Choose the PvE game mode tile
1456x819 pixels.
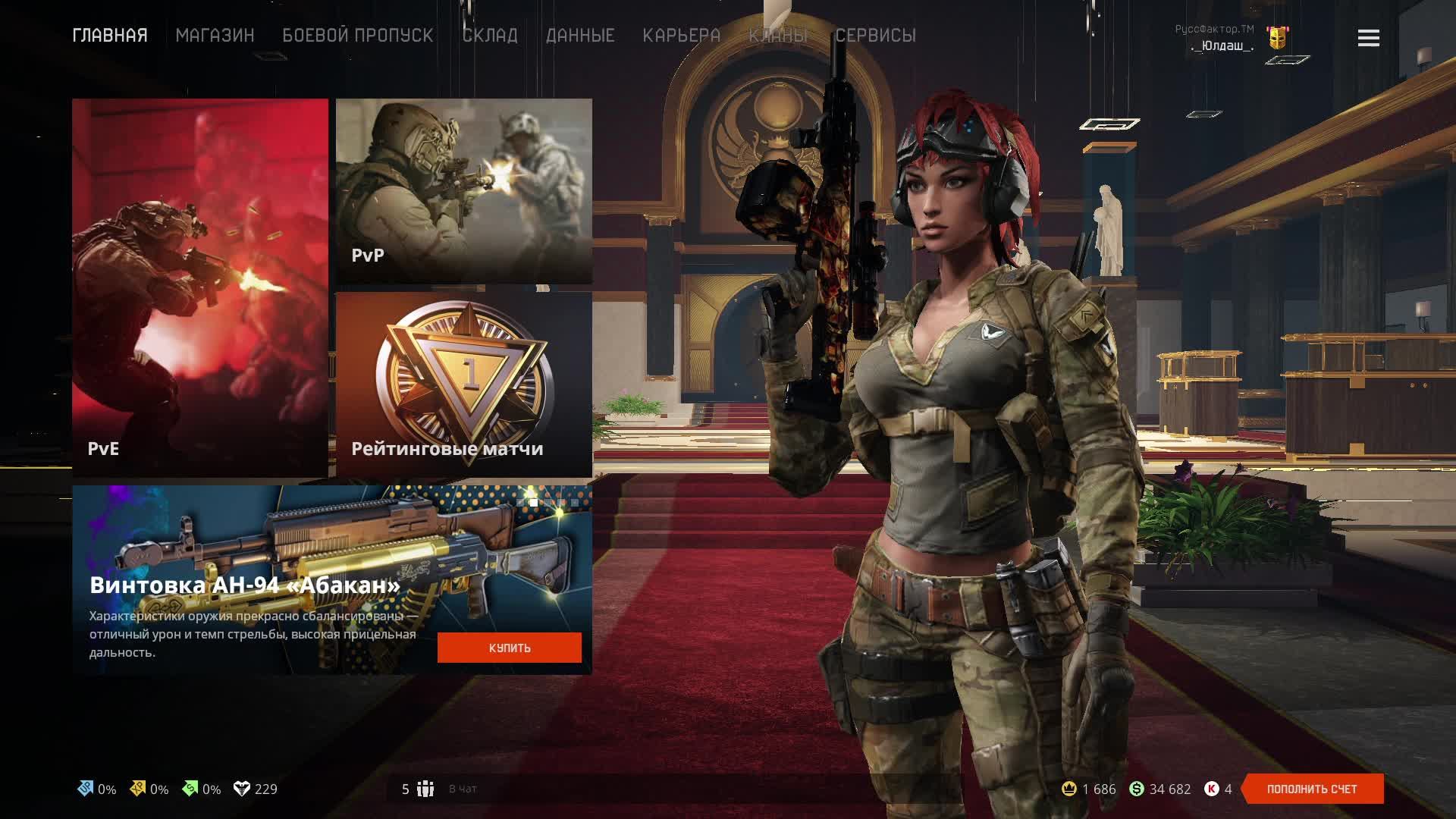click(x=200, y=287)
